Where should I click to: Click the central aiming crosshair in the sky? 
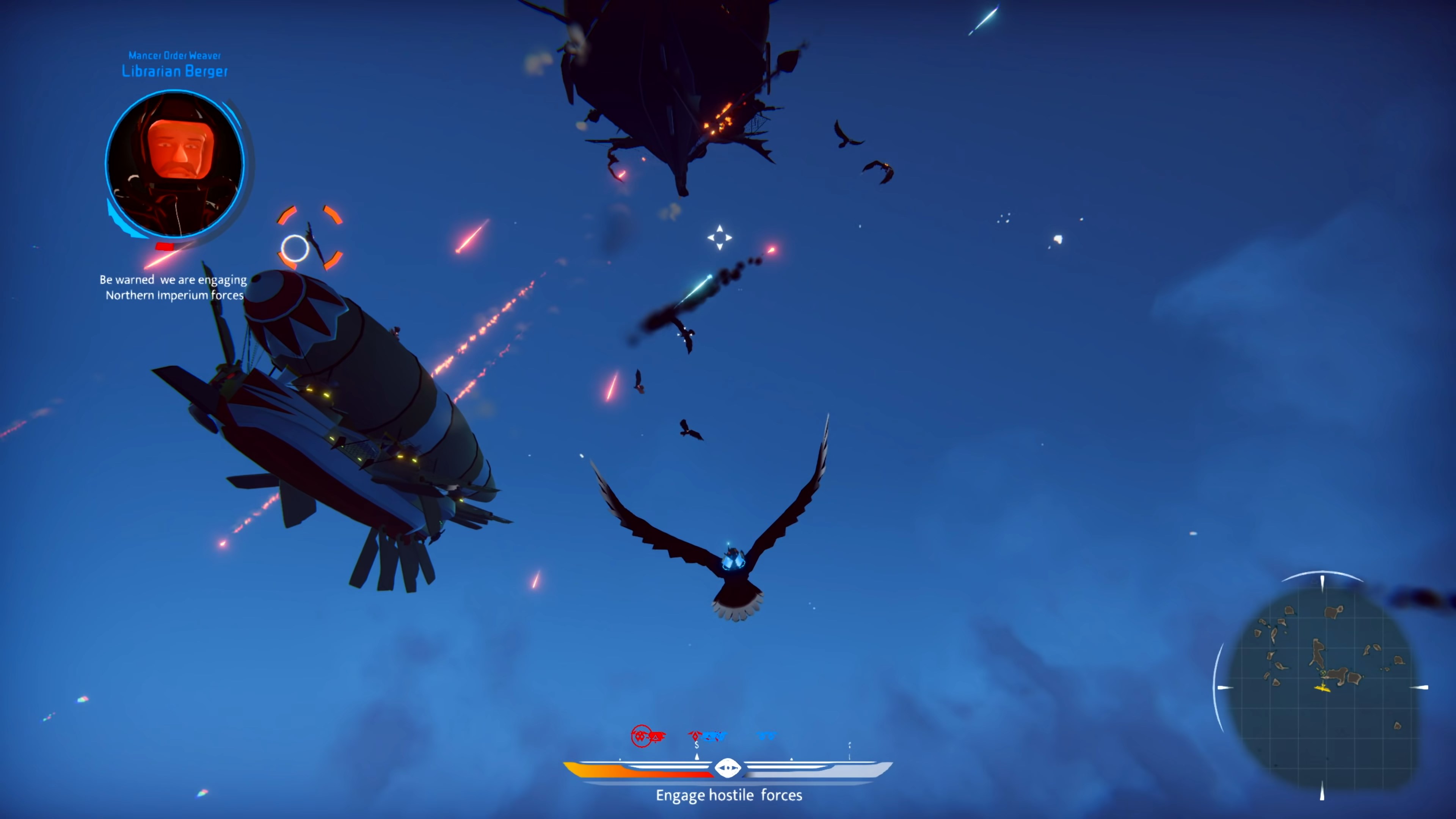pos(720,237)
